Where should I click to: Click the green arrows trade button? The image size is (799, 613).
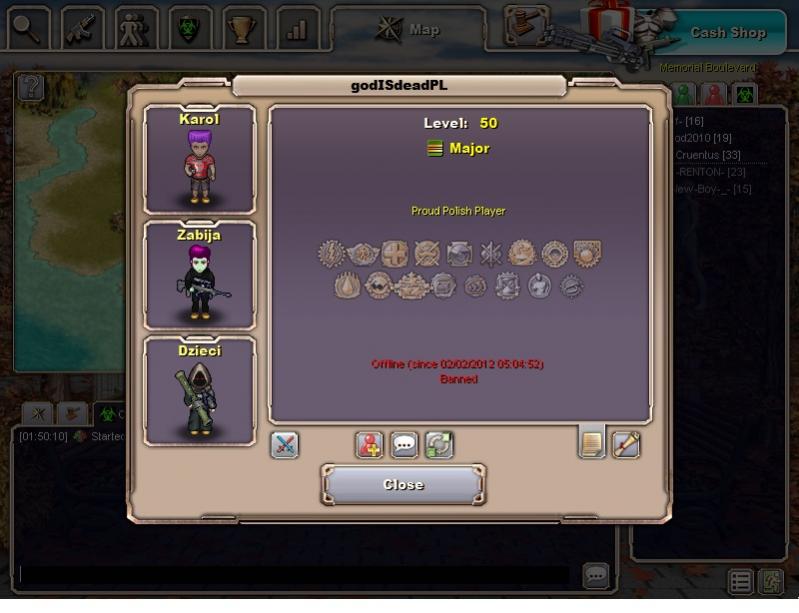click(439, 444)
